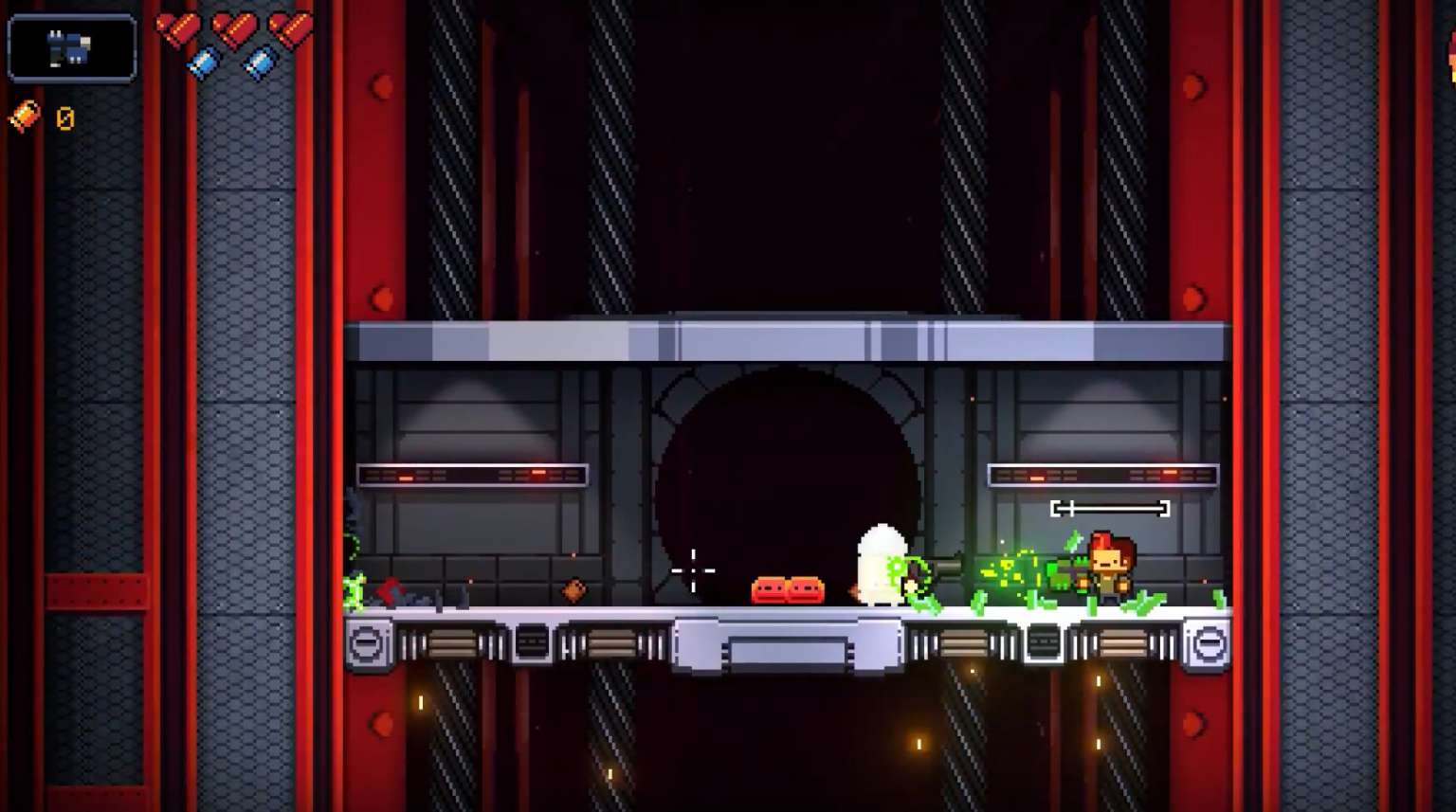This screenshot has width=1456, height=812.
Task: Click the white bullet enemy on the platform
Action: tap(882, 564)
